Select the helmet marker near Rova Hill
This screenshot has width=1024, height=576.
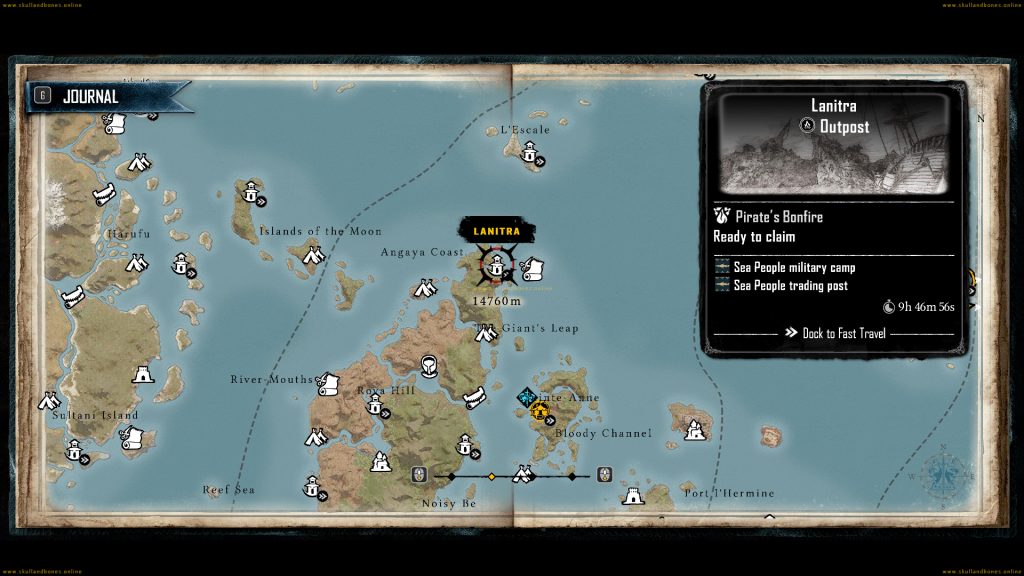[429, 366]
